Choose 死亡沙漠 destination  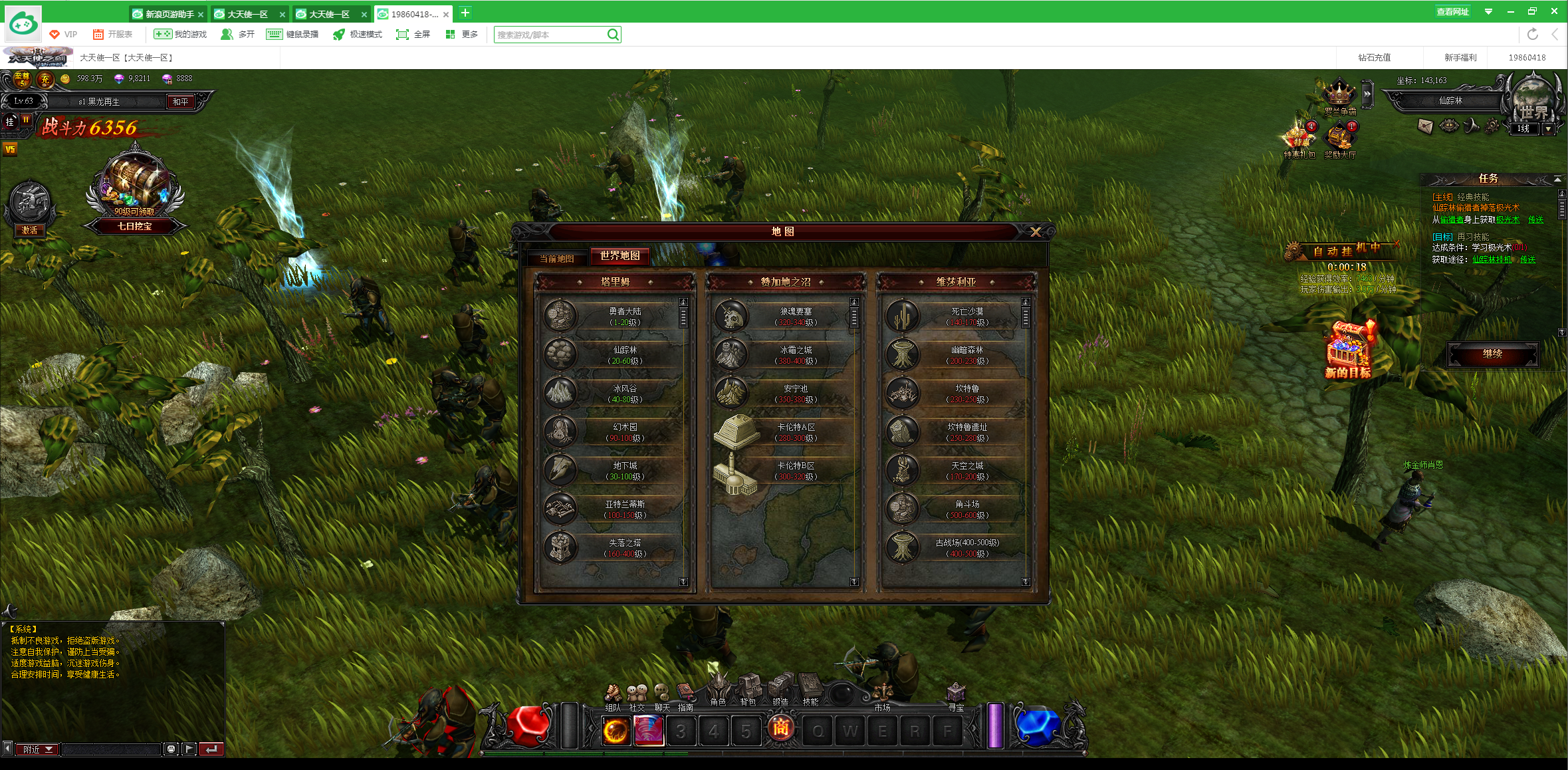point(956,316)
